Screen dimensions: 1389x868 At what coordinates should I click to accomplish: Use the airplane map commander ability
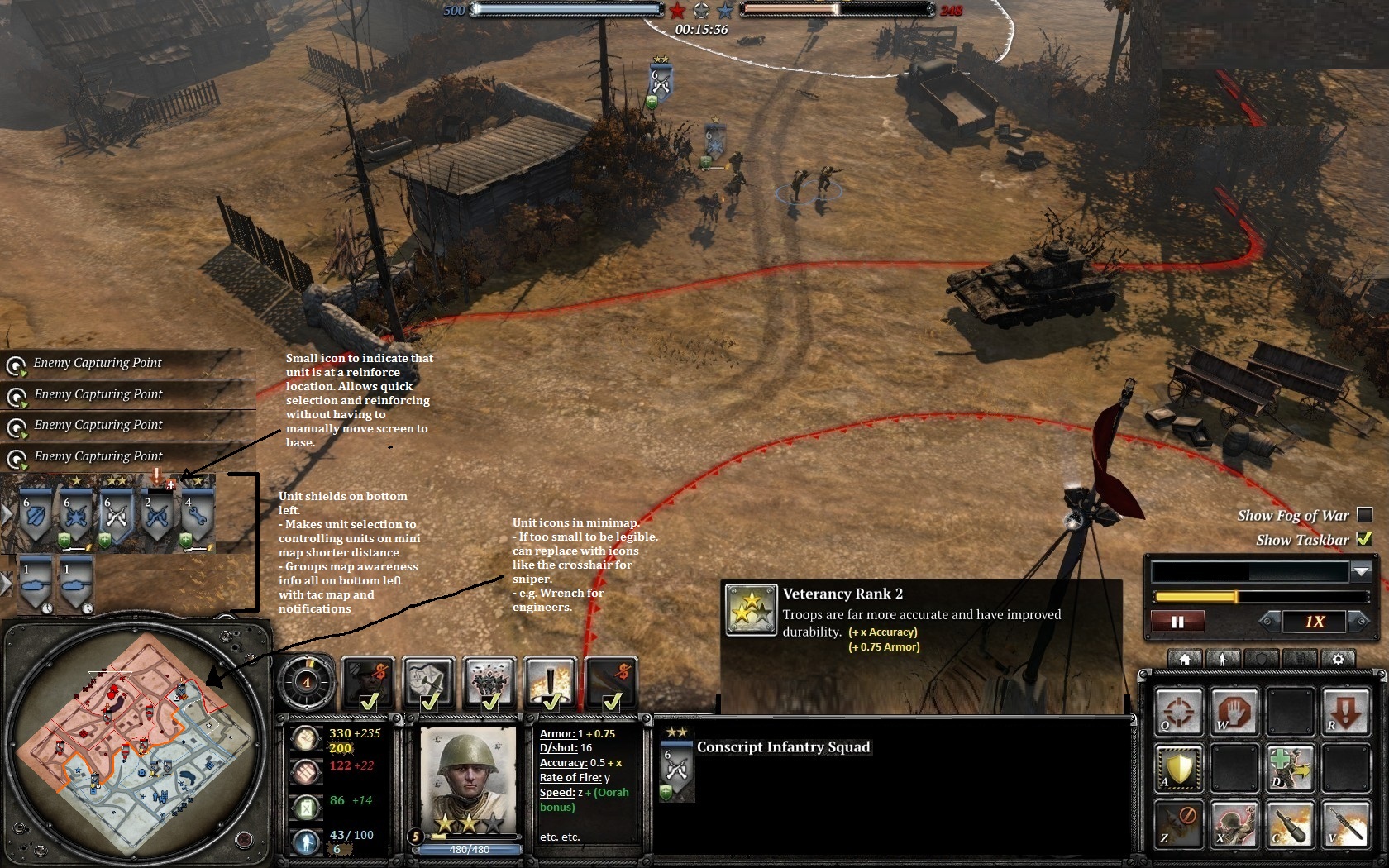point(428,682)
